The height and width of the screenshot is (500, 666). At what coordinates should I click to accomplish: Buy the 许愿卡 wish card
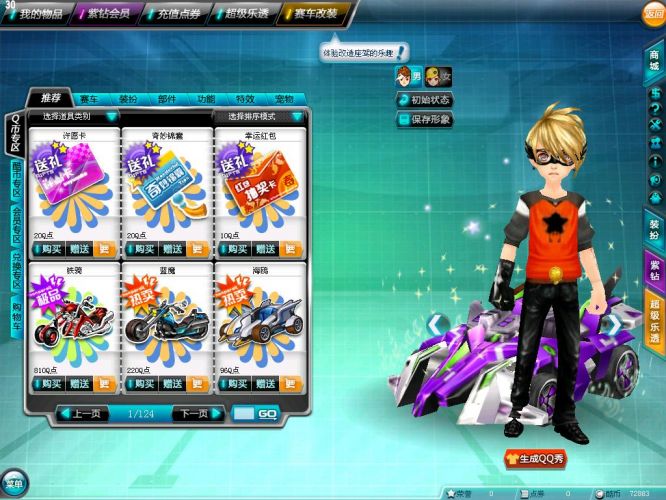tap(48, 249)
